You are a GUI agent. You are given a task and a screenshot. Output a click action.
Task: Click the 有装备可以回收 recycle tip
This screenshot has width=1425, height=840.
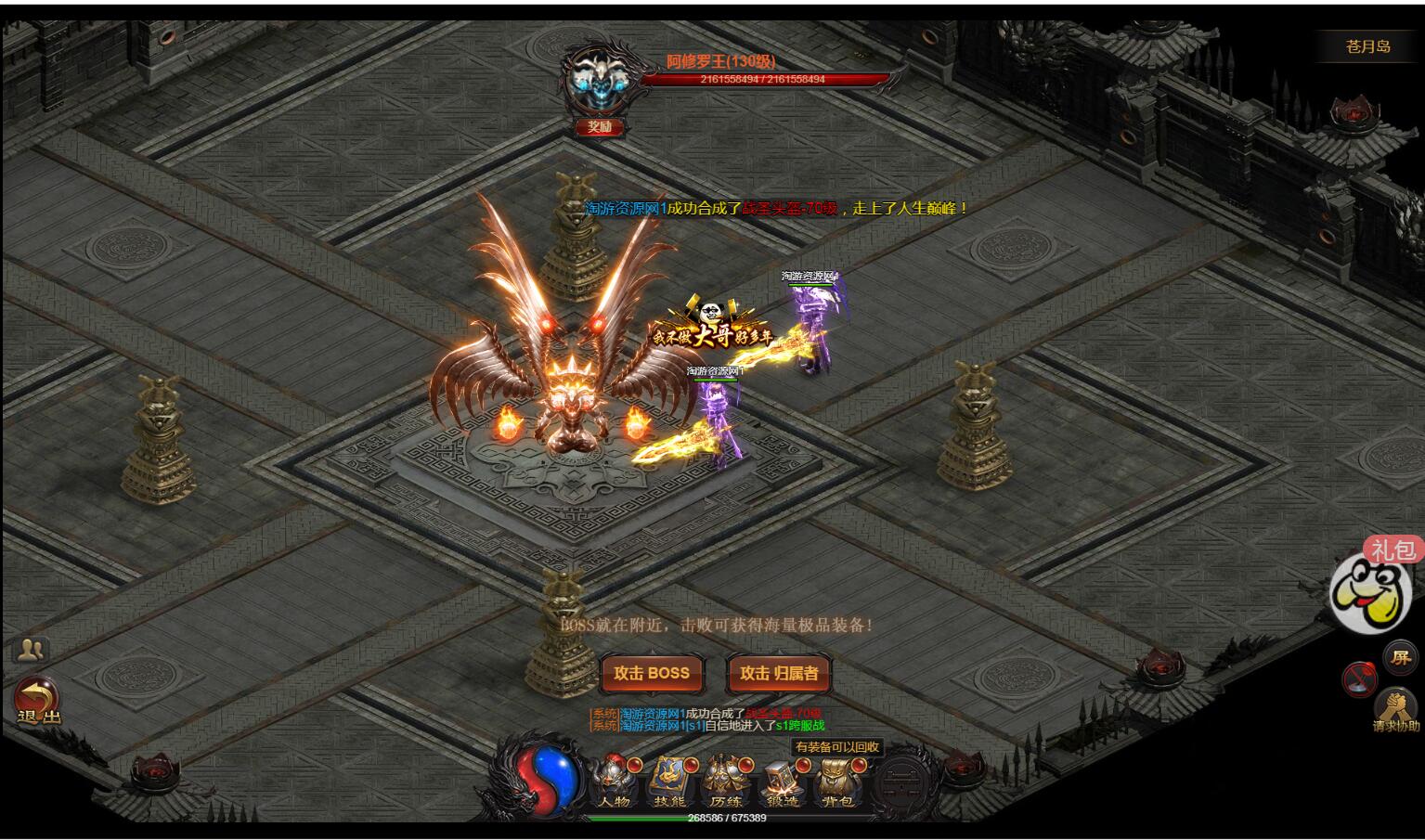coord(837,746)
